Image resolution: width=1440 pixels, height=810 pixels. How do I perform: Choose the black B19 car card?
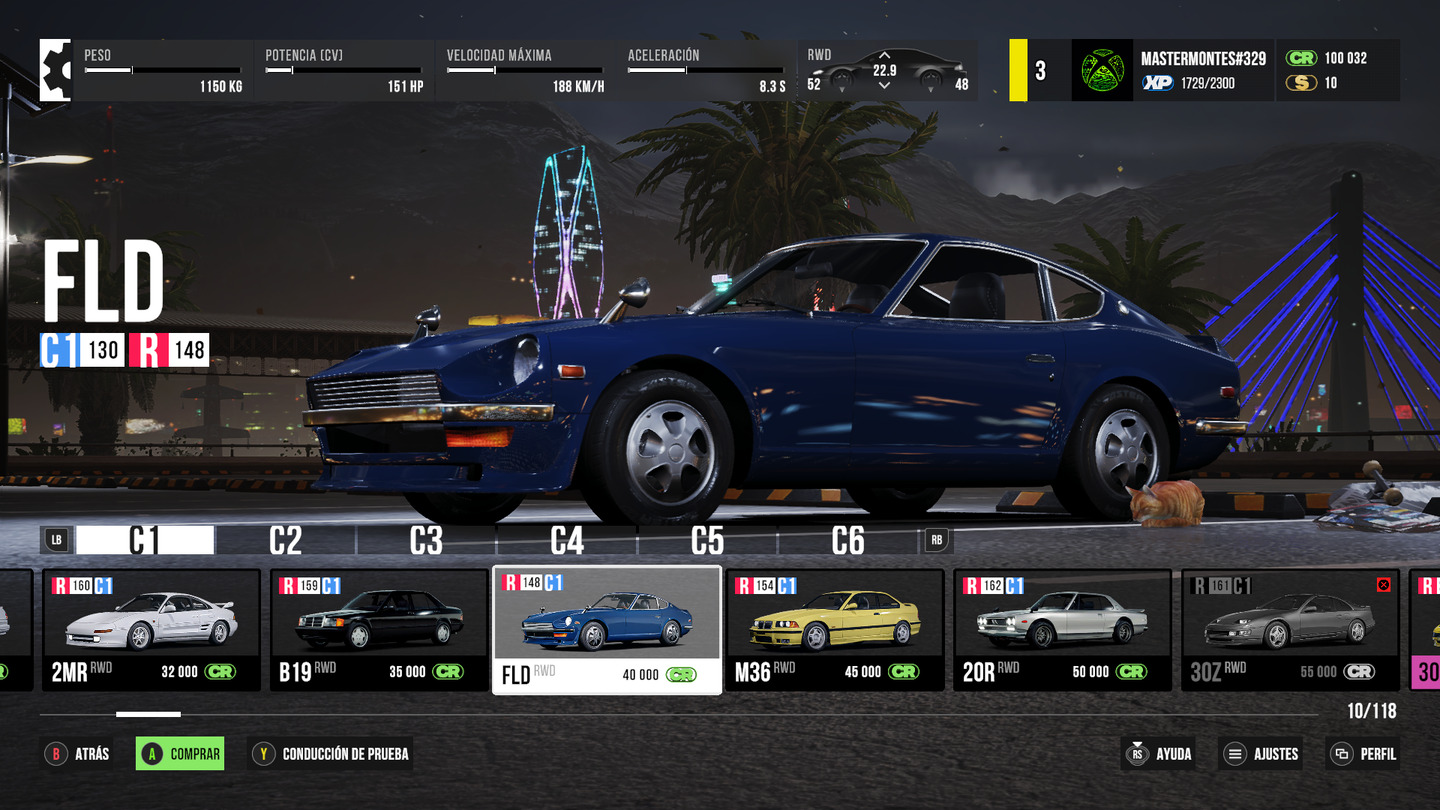click(379, 630)
